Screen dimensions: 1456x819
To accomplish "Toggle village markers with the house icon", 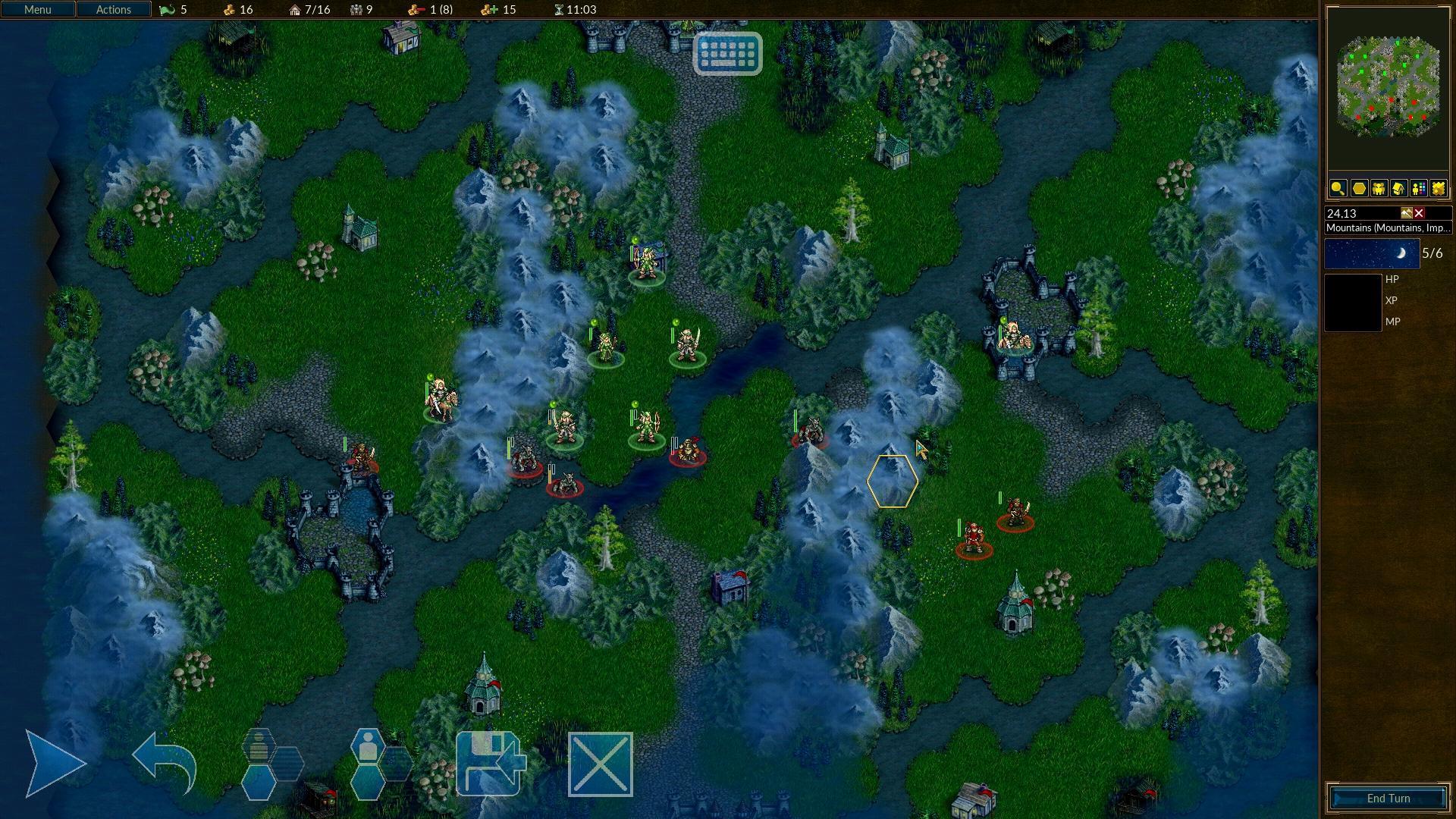I will [x=1398, y=188].
